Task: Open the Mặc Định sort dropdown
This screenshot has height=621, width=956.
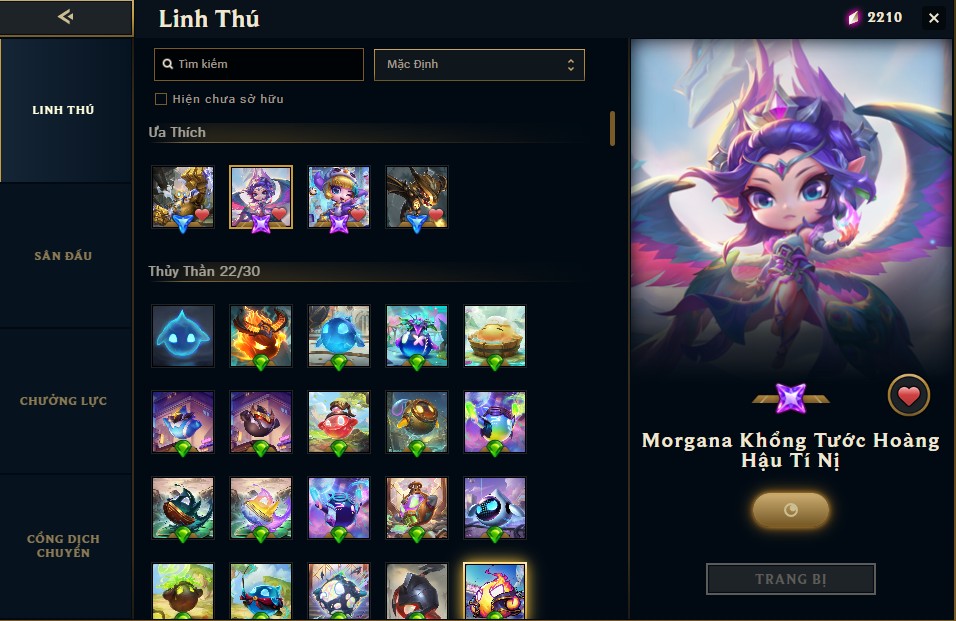Action: (x=479, y=64)
